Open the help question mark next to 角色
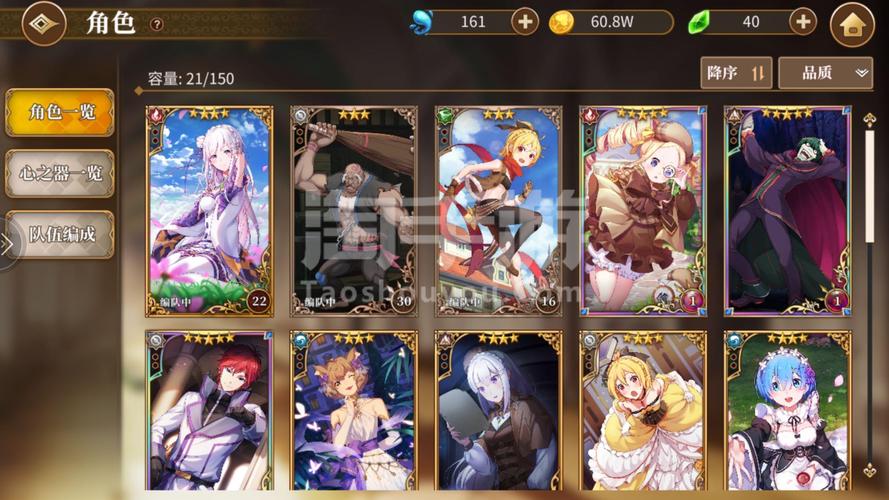 tap(156, 24)
